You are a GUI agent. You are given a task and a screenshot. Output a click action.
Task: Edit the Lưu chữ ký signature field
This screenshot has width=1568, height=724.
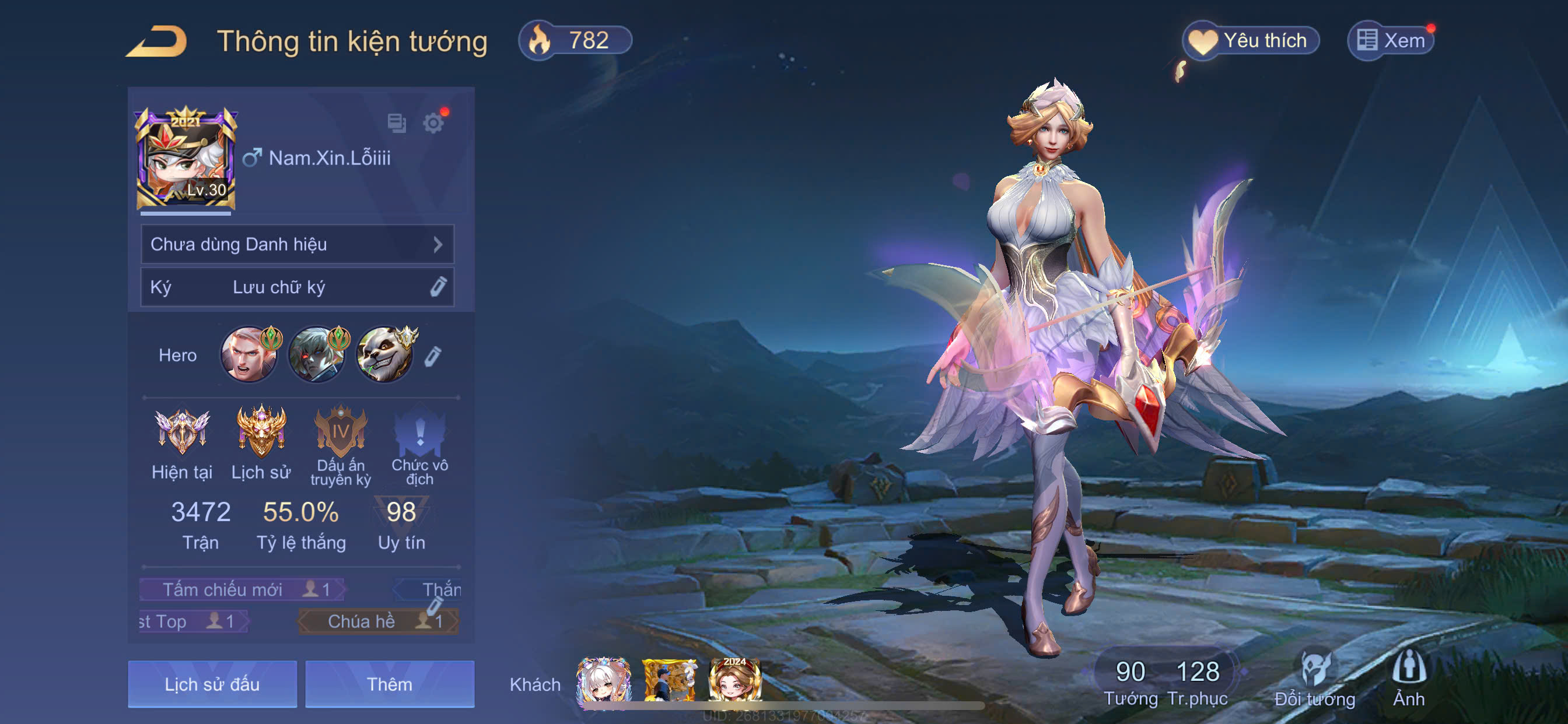click(297, 287)
